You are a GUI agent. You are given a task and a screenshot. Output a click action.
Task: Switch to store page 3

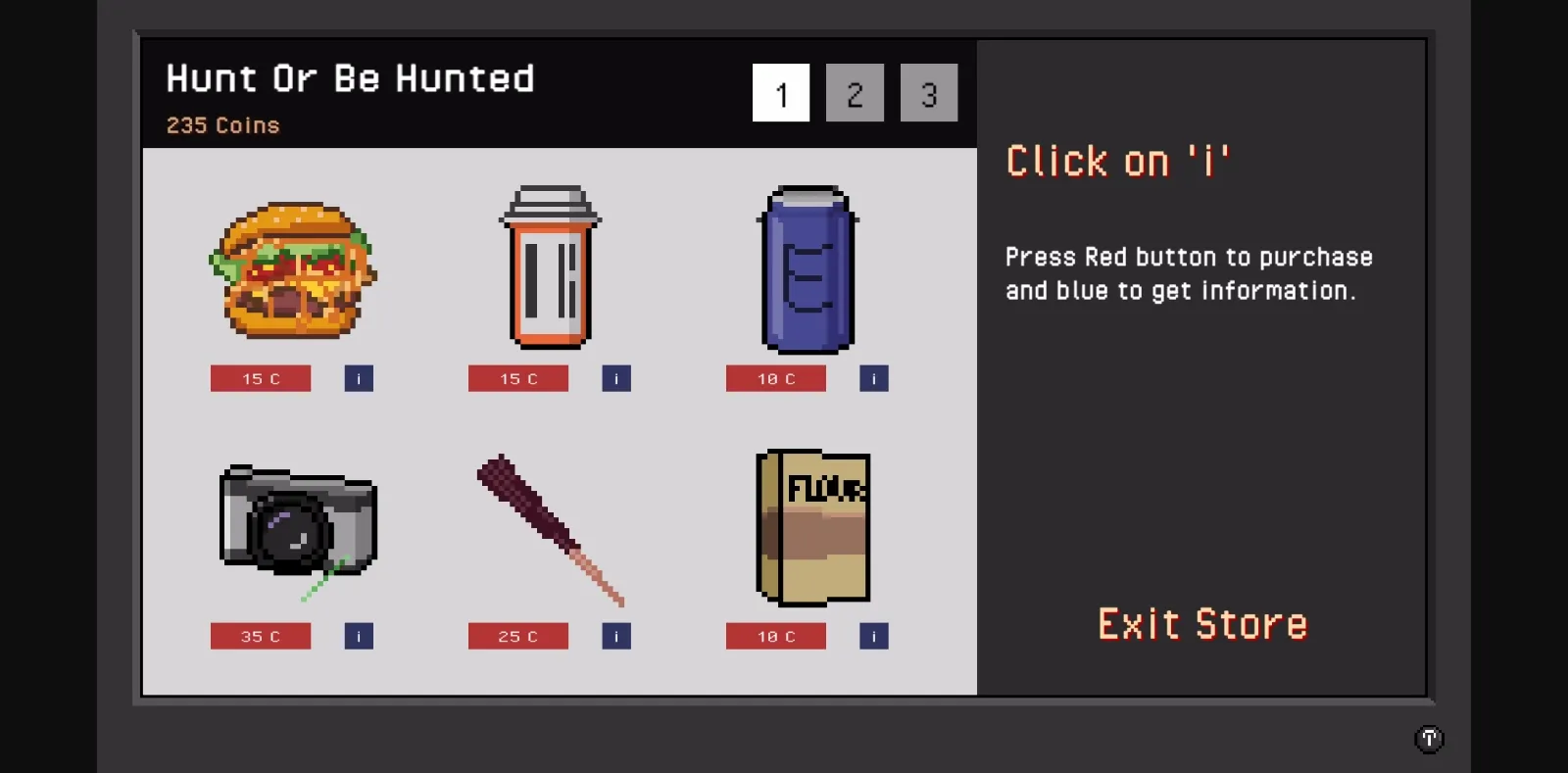(x=928, y=93)
